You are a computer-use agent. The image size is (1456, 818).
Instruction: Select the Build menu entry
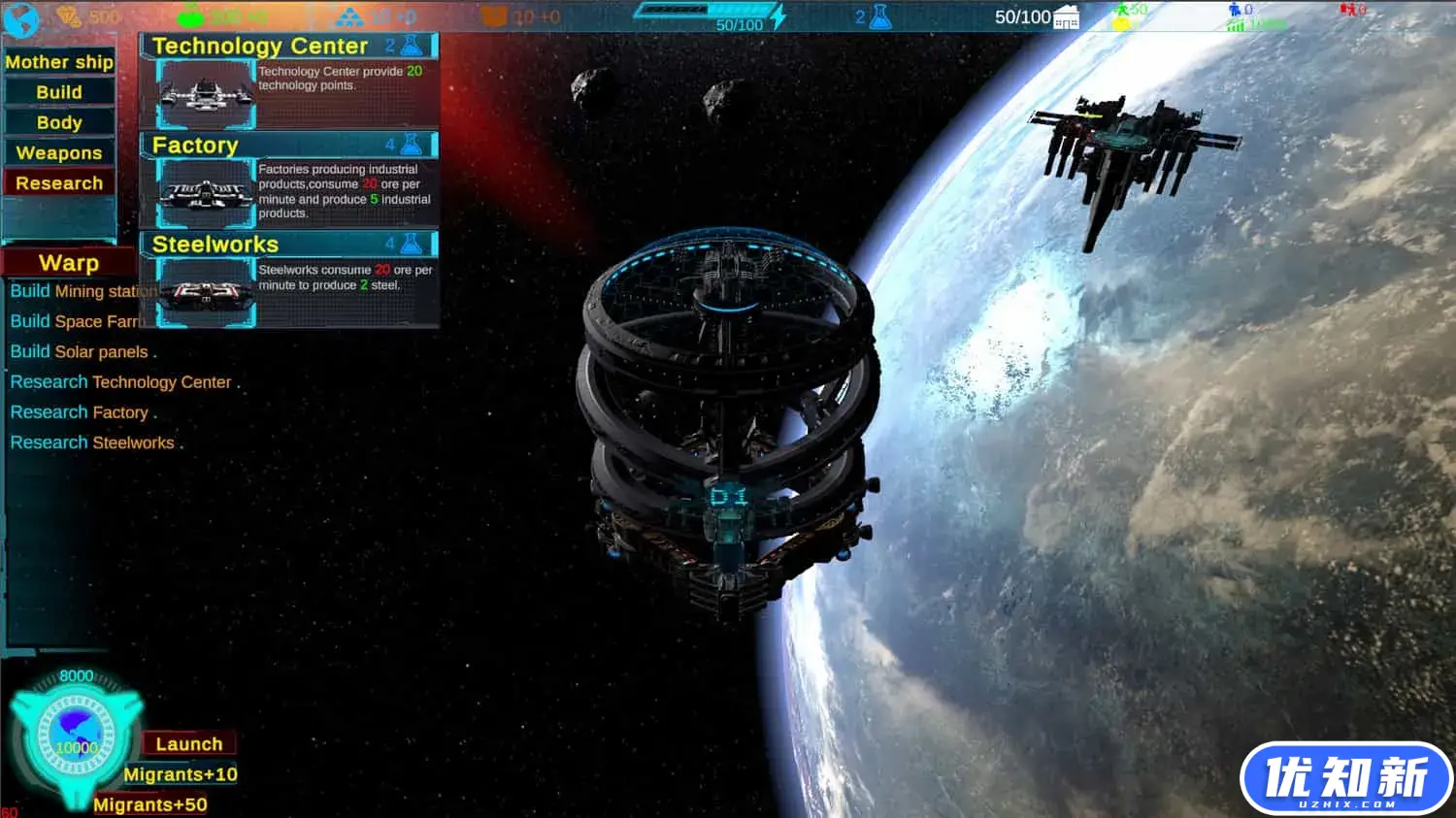(x=59, y=92)
